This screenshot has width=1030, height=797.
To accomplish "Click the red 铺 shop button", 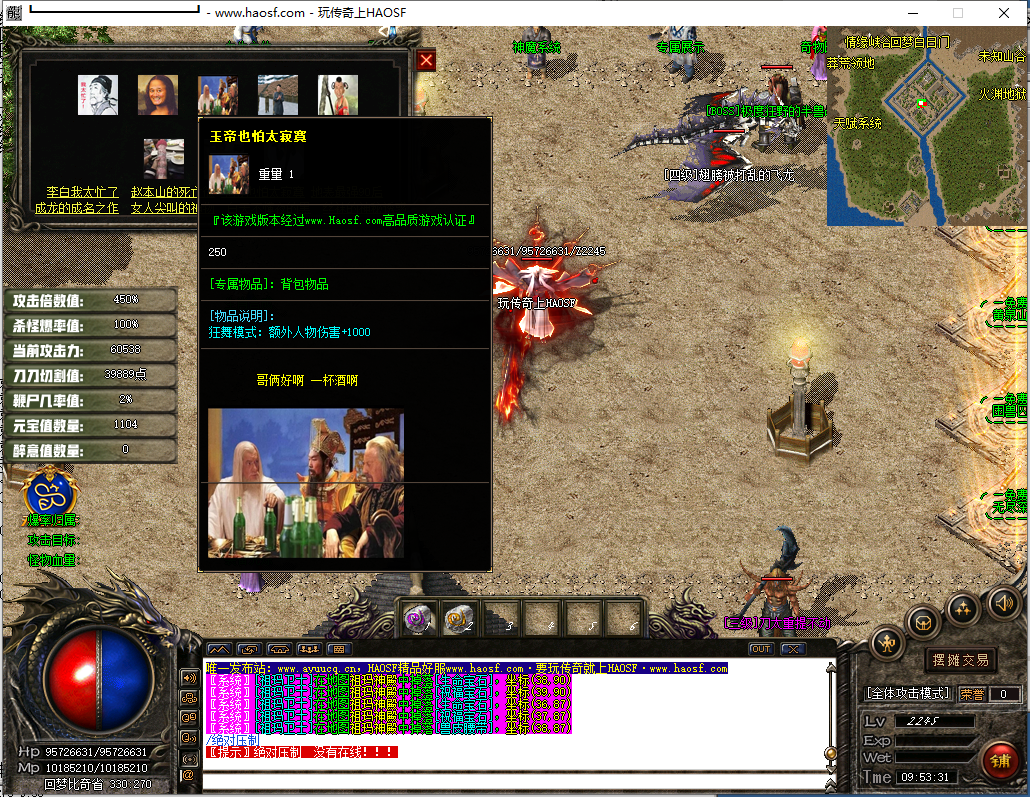I will [x=999, y=762].
